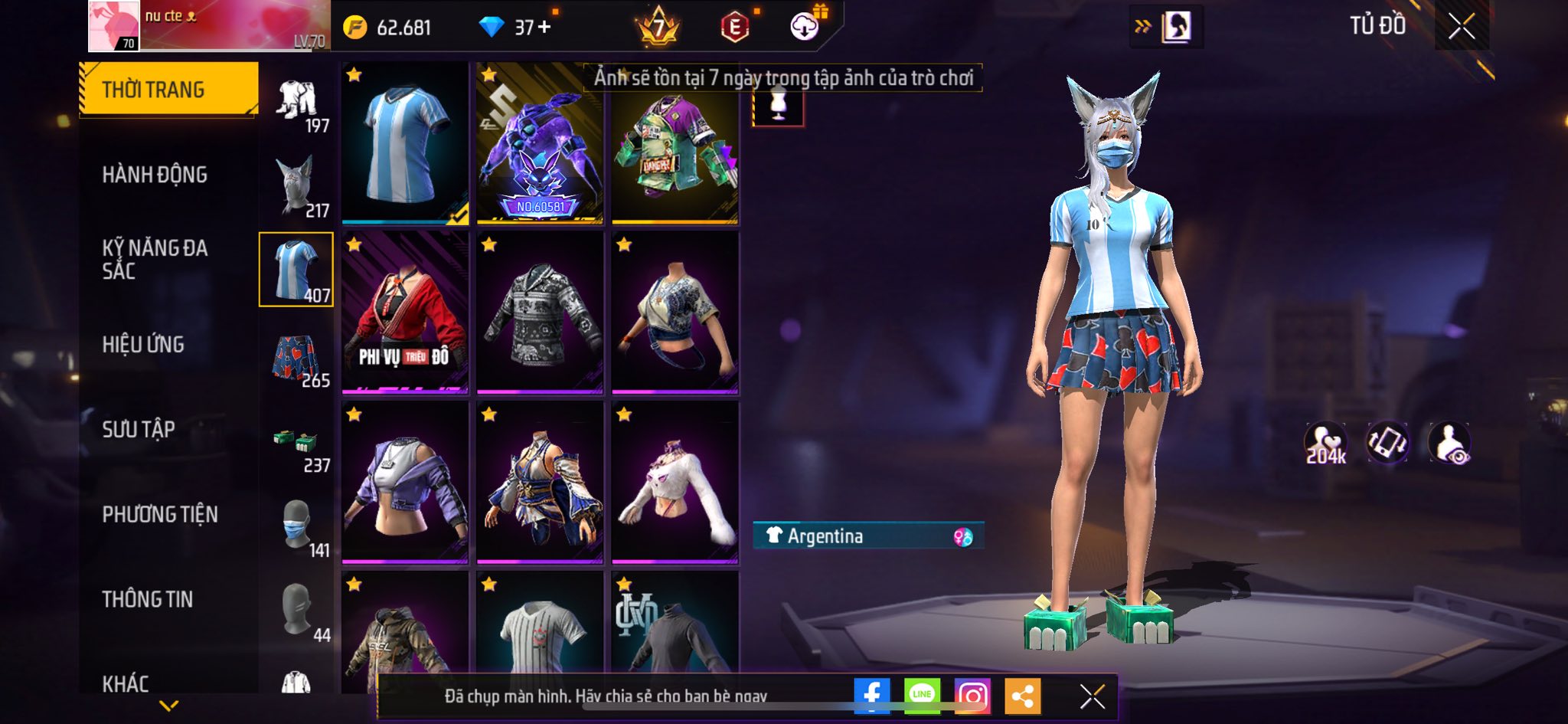Open the Sưu Tập collection menu
Image resolution: width=1568 pixels, height=724 pixels.
139,429
